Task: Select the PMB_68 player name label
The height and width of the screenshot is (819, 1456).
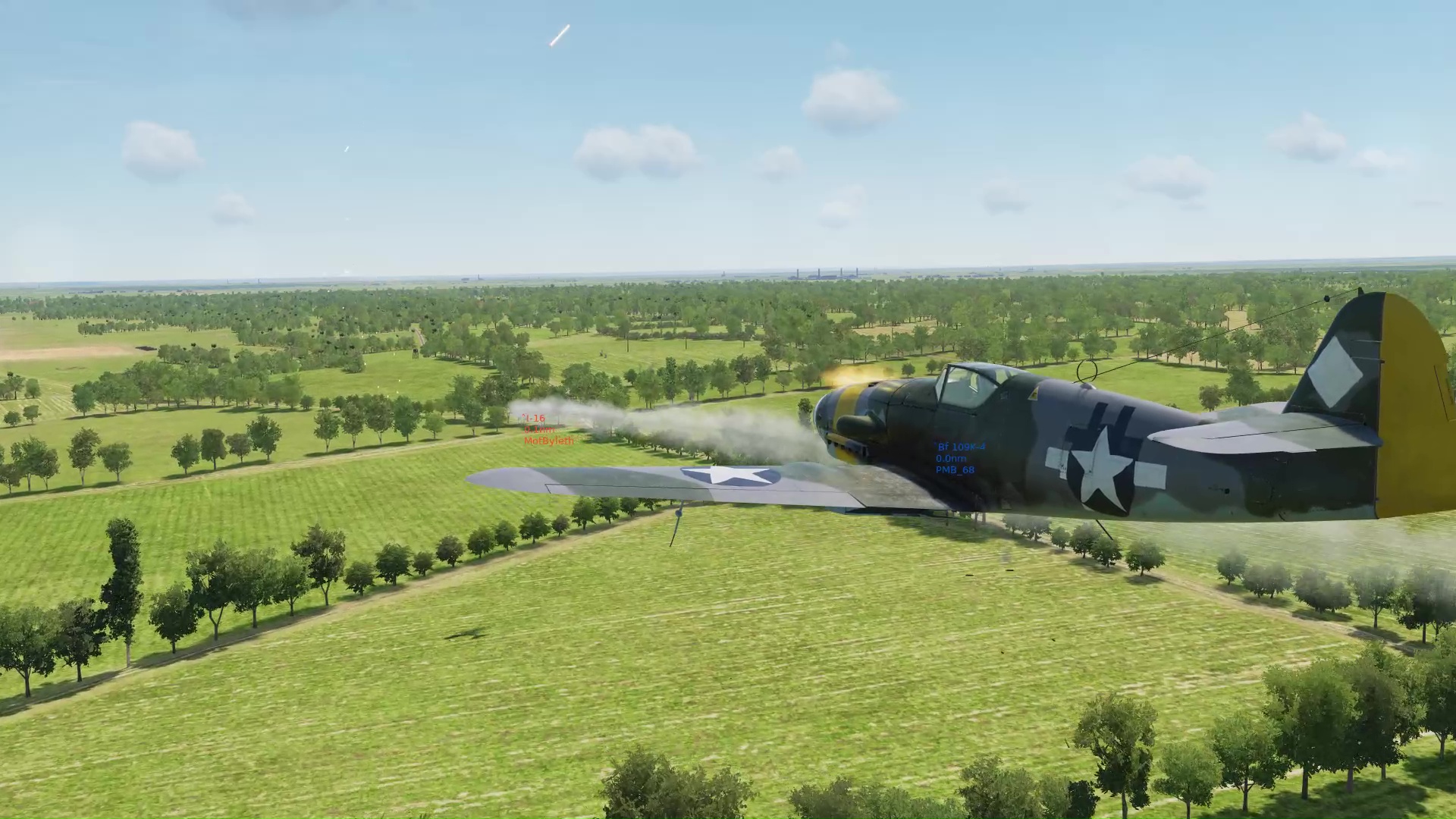Action: point(956,471)
